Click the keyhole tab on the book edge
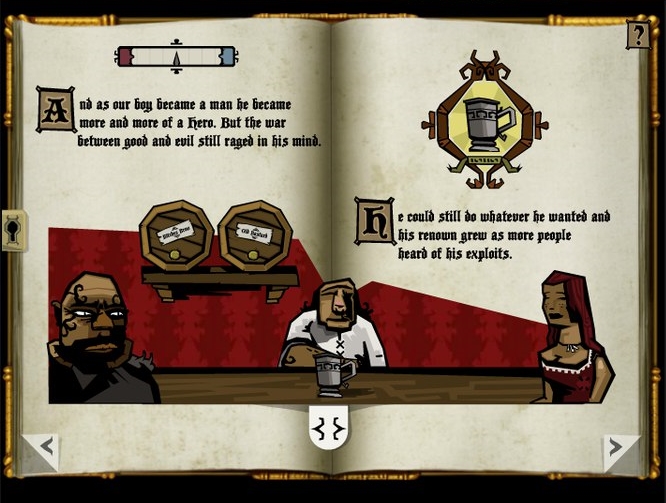The height and width of the screenshot is (503, 666). [x=13, y=231]
